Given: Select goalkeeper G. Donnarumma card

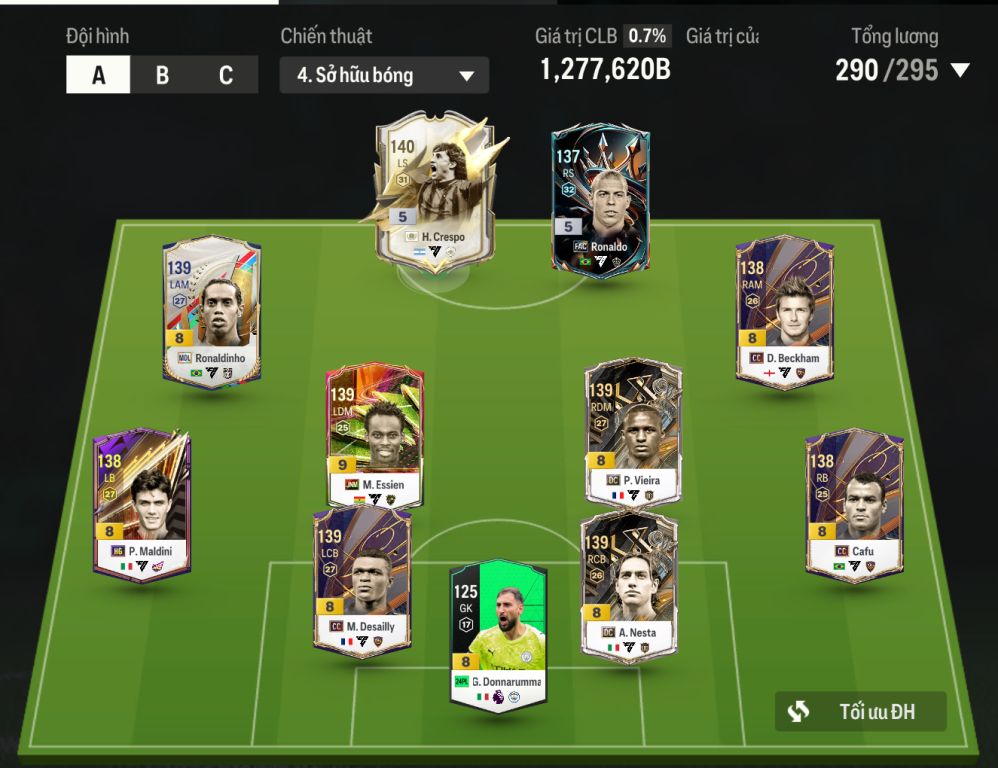Looking at the screenshot, I should 498,636.
